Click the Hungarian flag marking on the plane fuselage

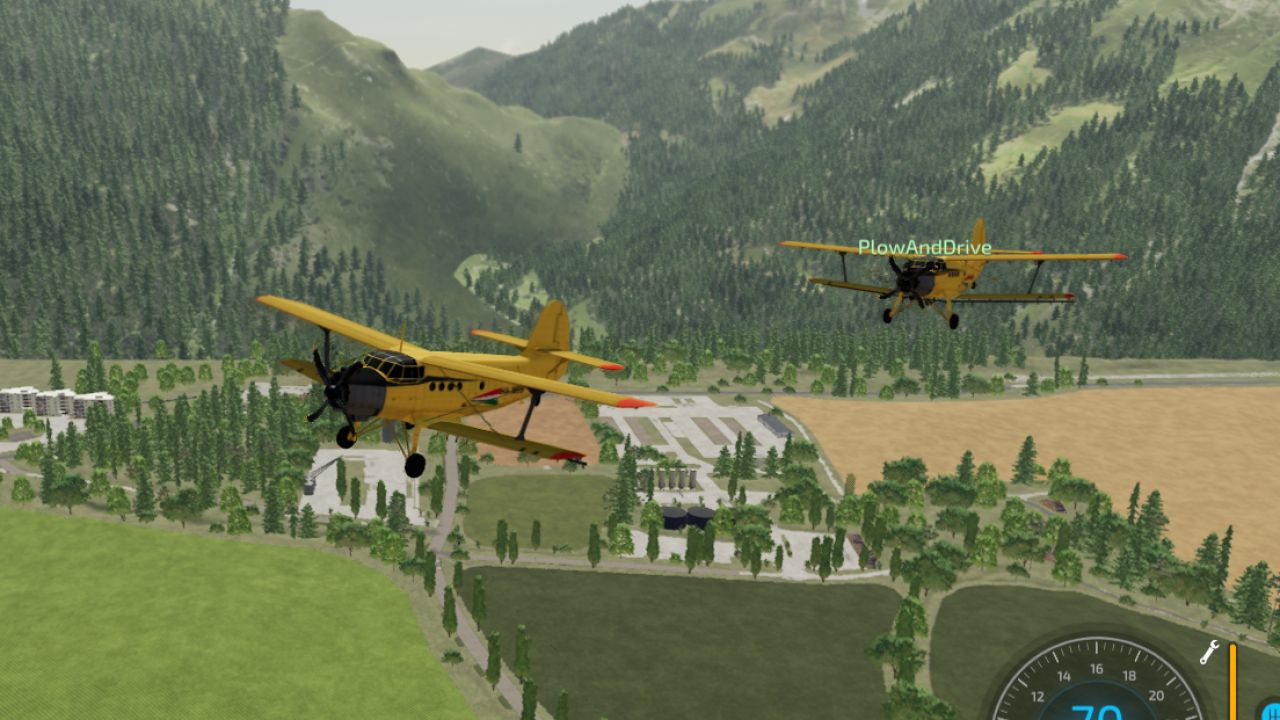(x=488, y=395)
